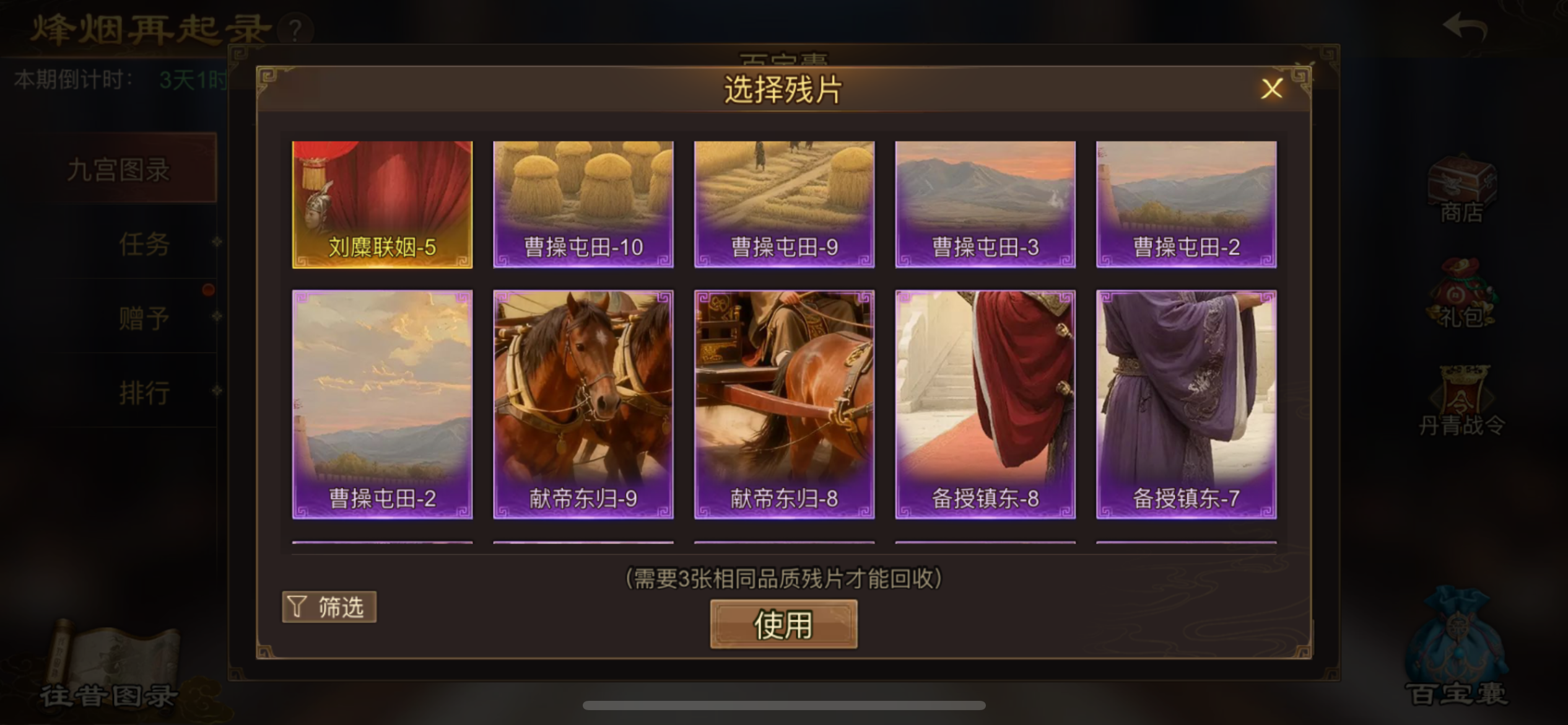Select the 献帝东归-9 fragment
1568x725 pixels.
click(x=583, y=406)
